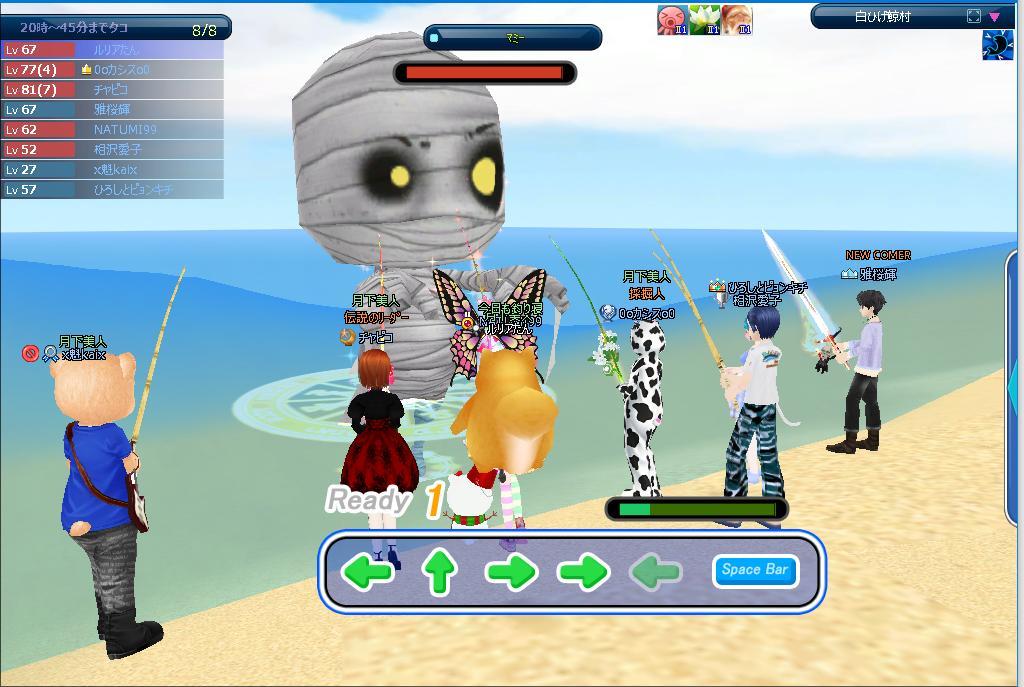Open the pink triangle location dropdown
The width and height of the screenshot is (1024, 687).
[x=995, y=16]
